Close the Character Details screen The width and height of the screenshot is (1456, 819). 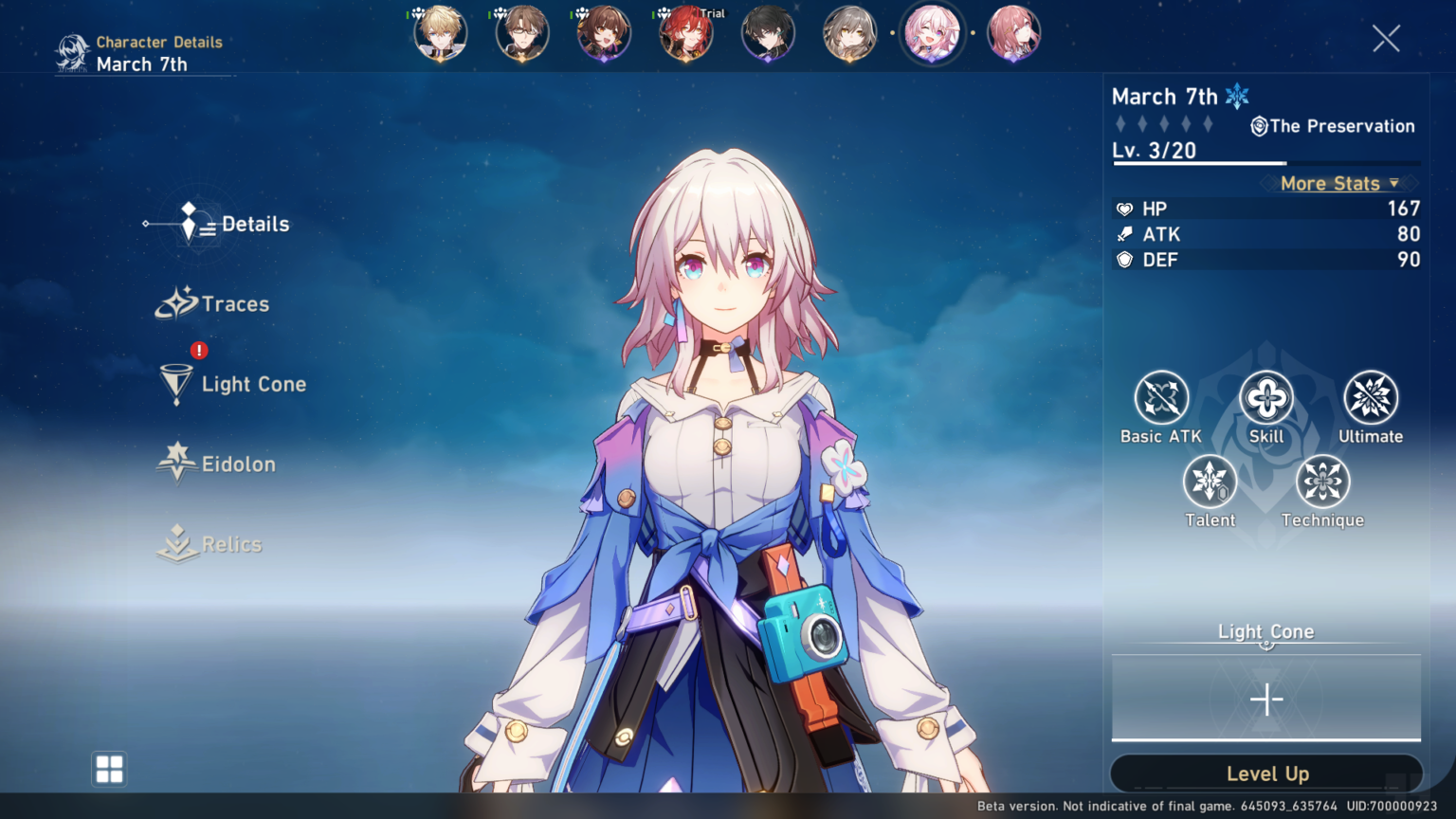(x=1386, y=38)
